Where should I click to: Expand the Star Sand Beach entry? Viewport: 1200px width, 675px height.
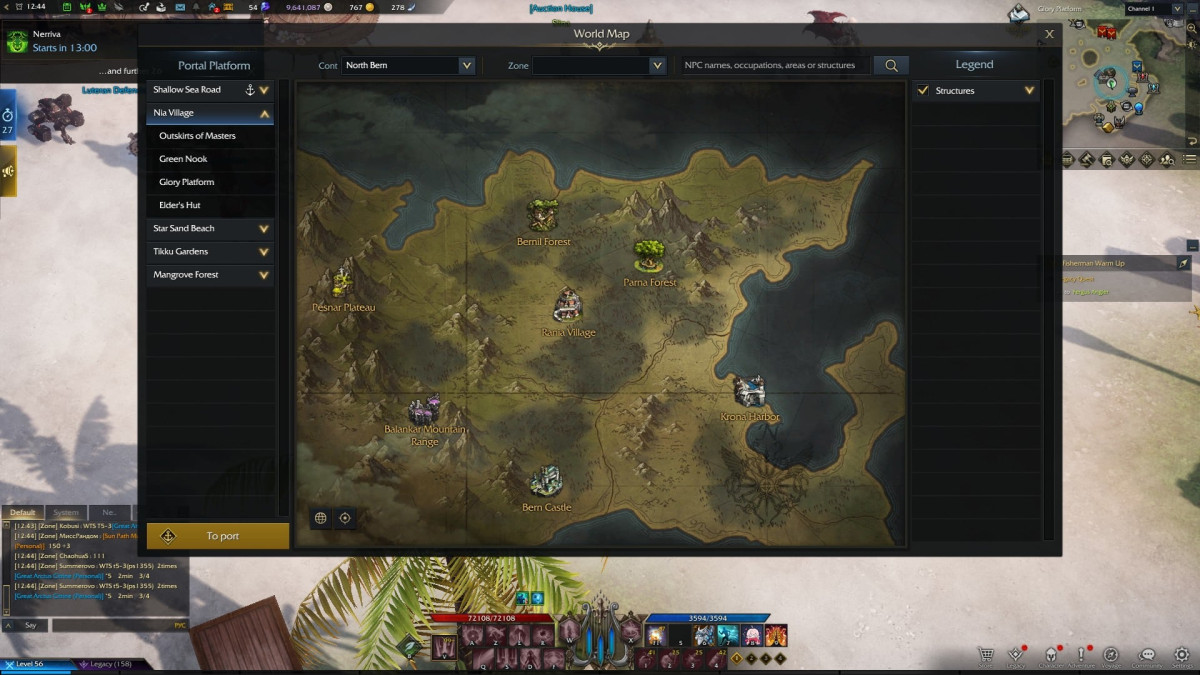coord(264,229)
